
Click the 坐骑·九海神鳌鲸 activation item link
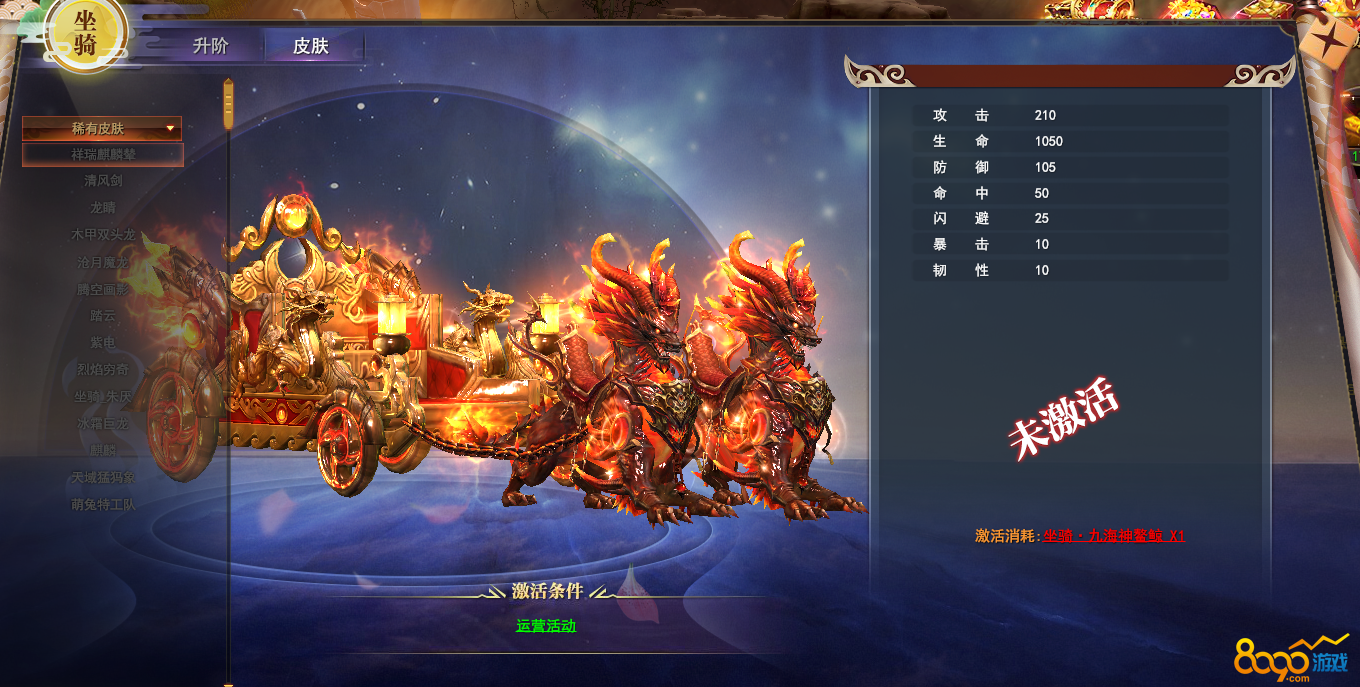pyautogui.click(x=1113, y=536)
